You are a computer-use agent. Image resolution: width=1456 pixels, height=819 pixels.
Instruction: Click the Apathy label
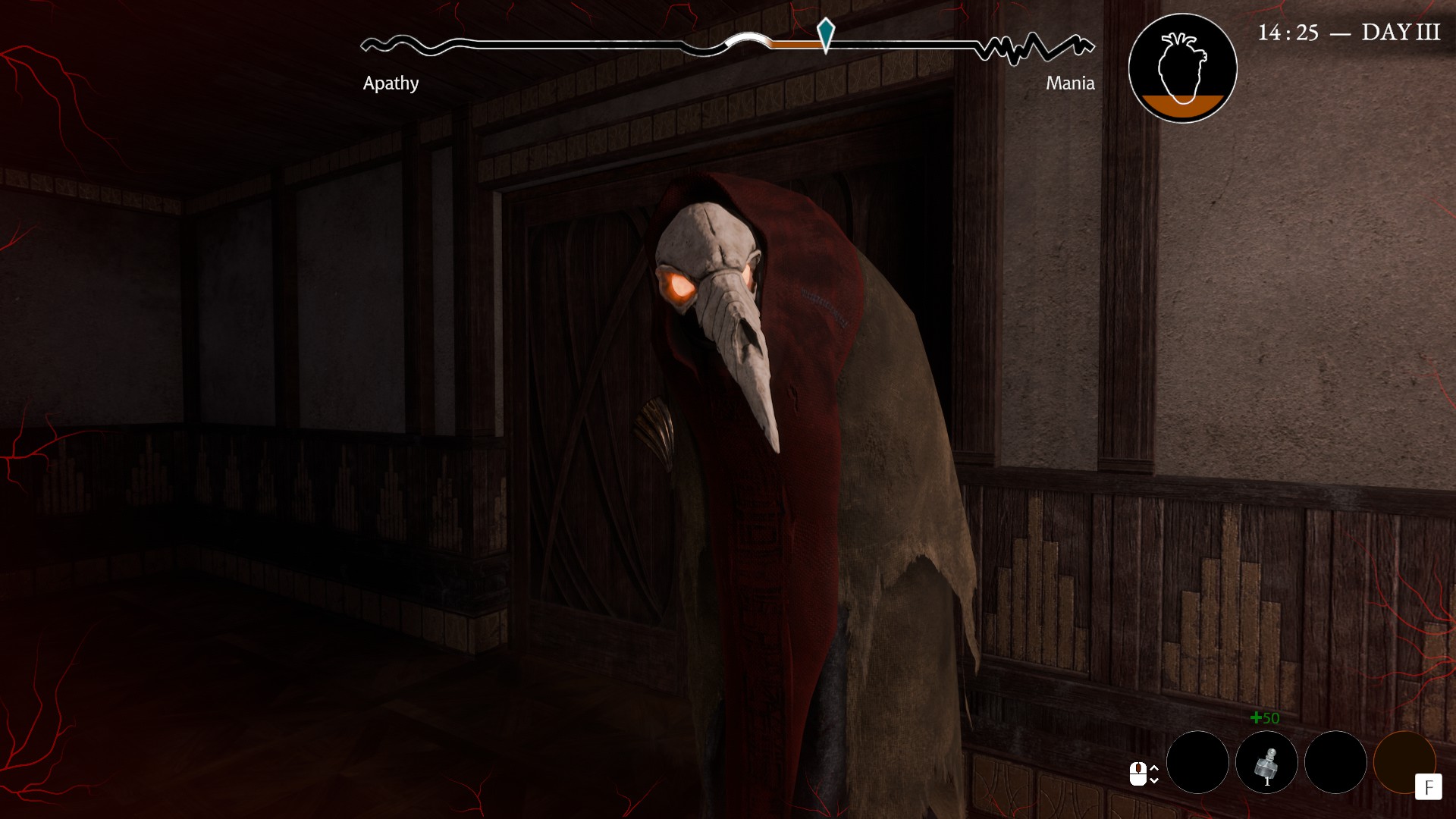pos(391,82)
